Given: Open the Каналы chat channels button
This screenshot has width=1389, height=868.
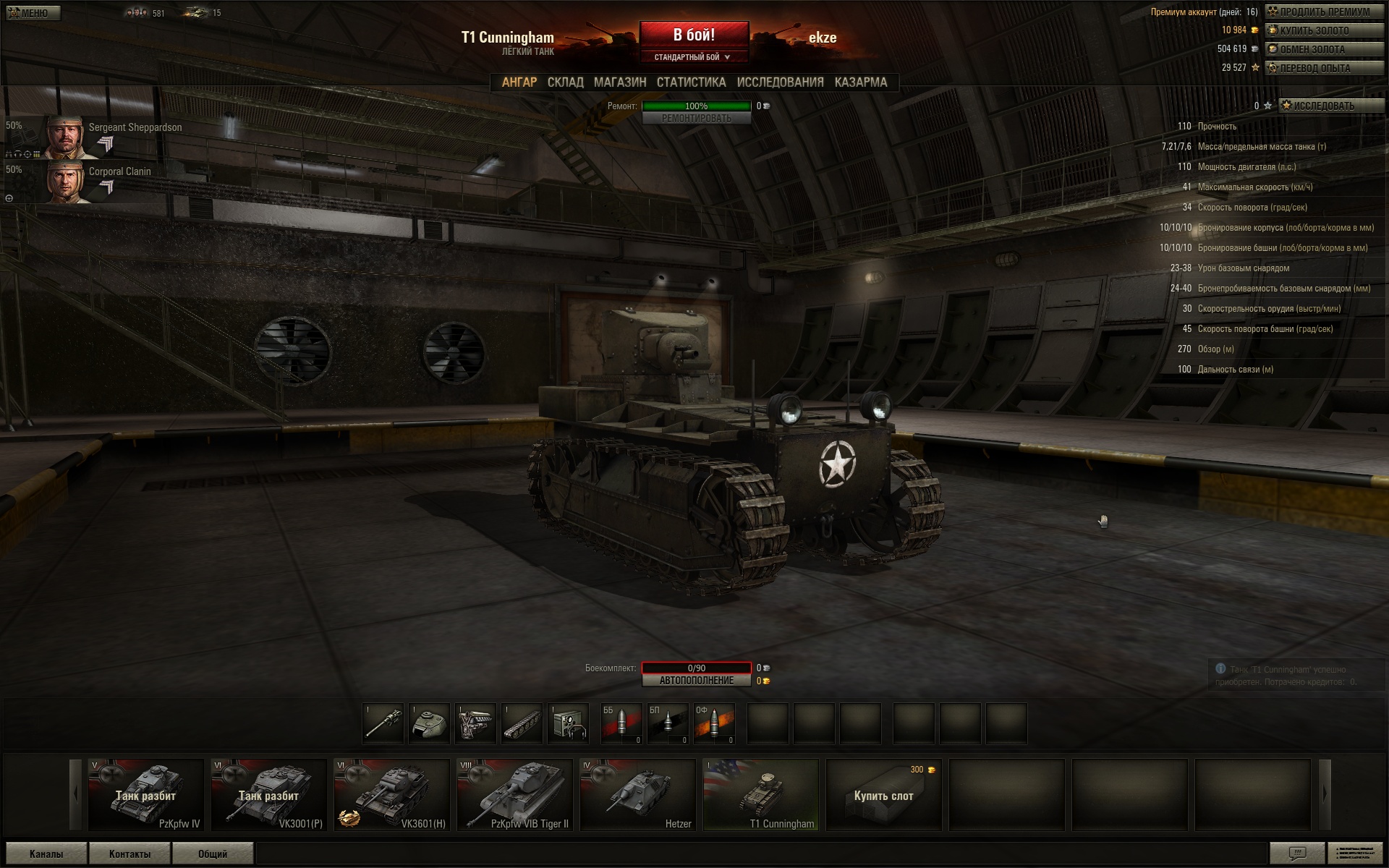Looking at the screenshot, I should pyautogui.click(x=46, y=854).
